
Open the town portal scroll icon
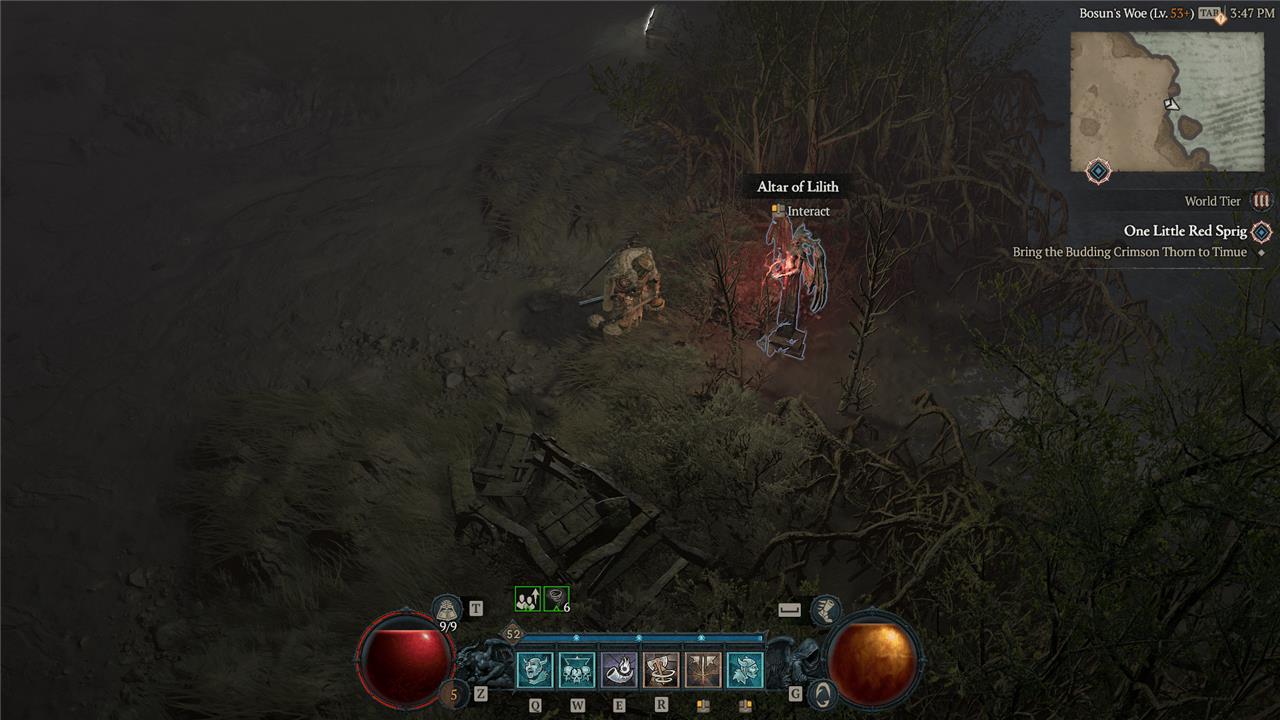pyautogui.click(x=447, y=608)
